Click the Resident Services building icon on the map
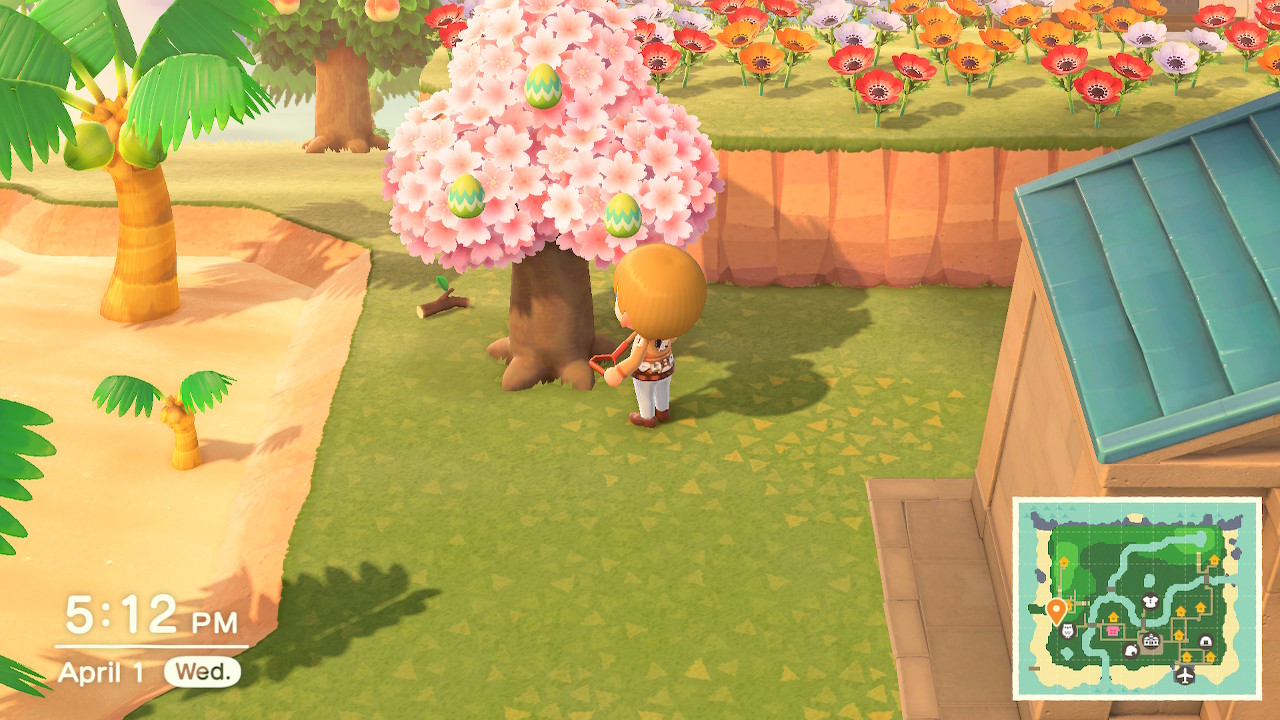 [1149, 640]
